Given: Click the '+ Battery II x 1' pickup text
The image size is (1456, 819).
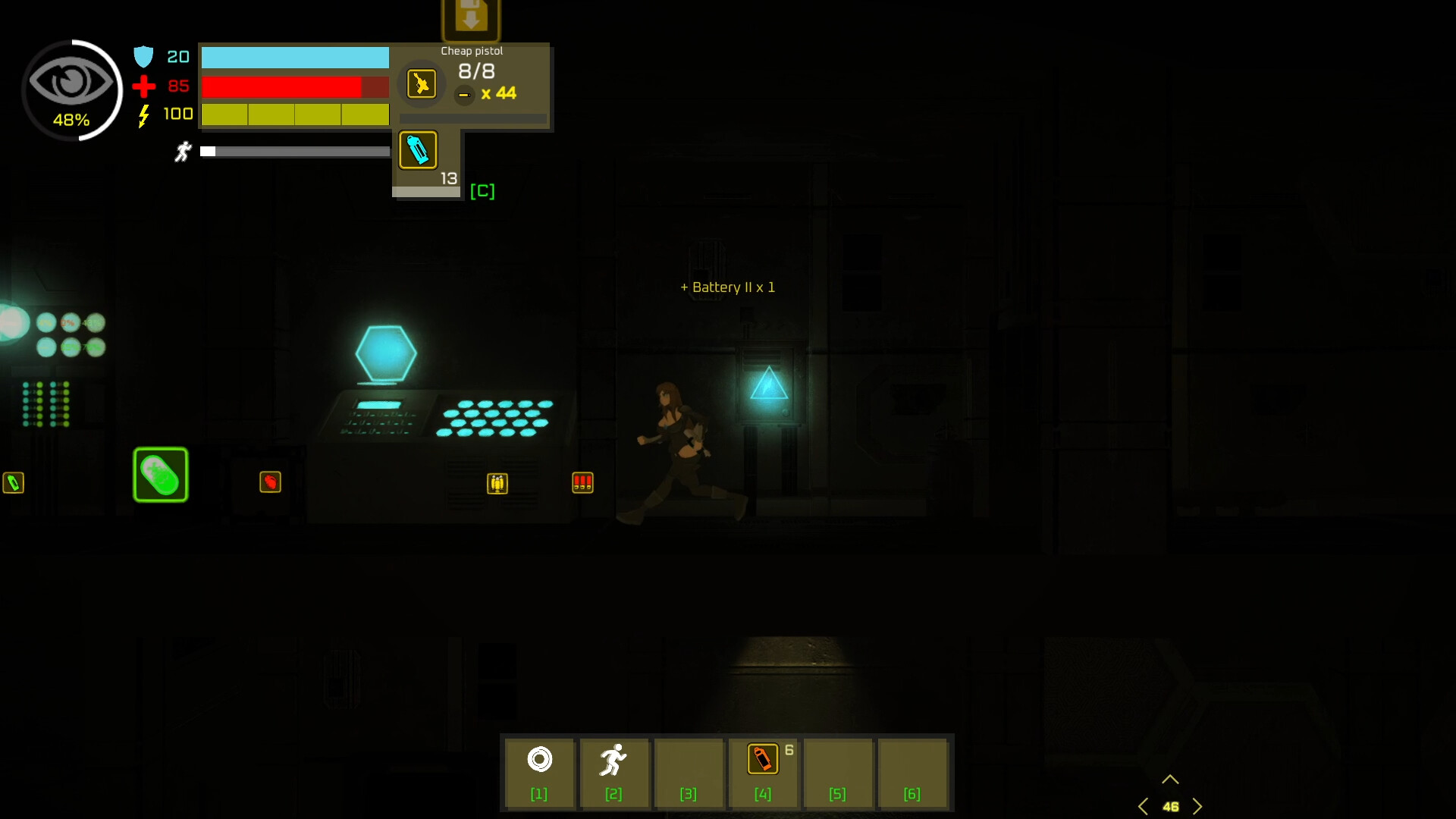Looking at the screenshot, I should click(x=727, y=287).
